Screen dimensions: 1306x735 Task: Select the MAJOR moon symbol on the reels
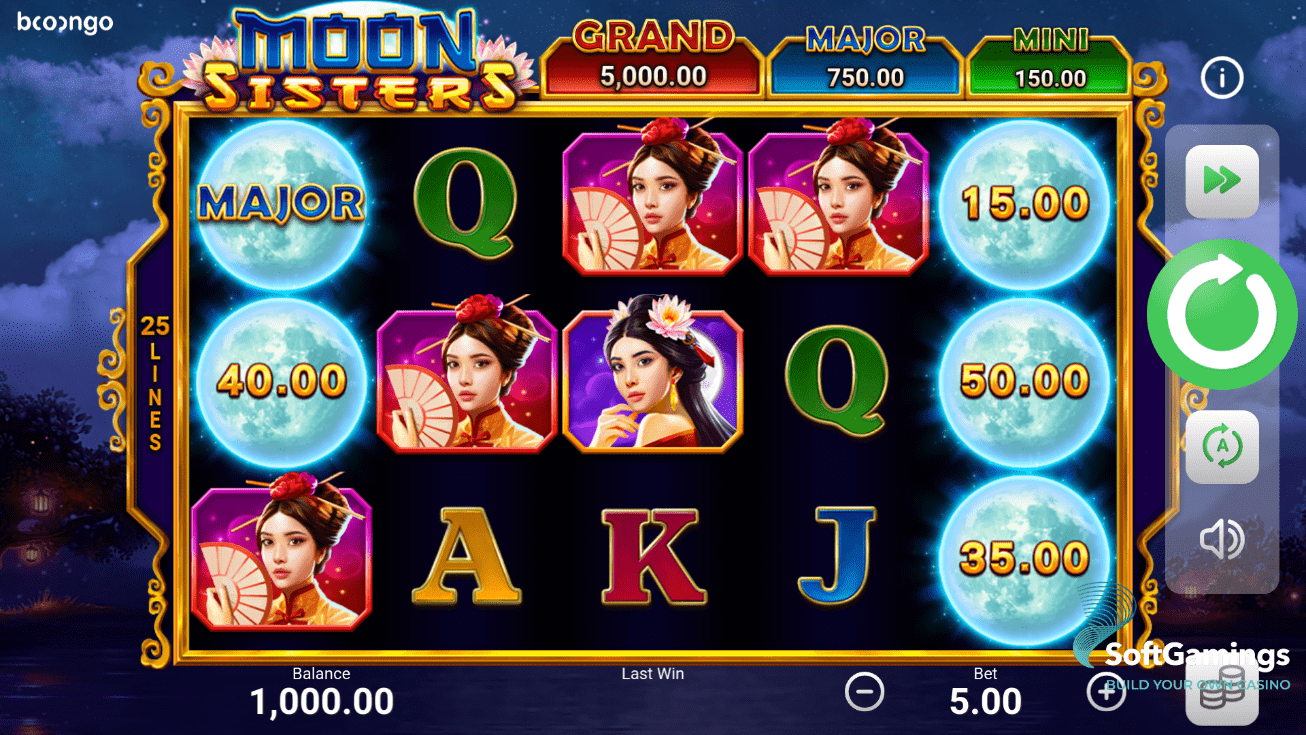pyautogui.click(x=280, y=200)
